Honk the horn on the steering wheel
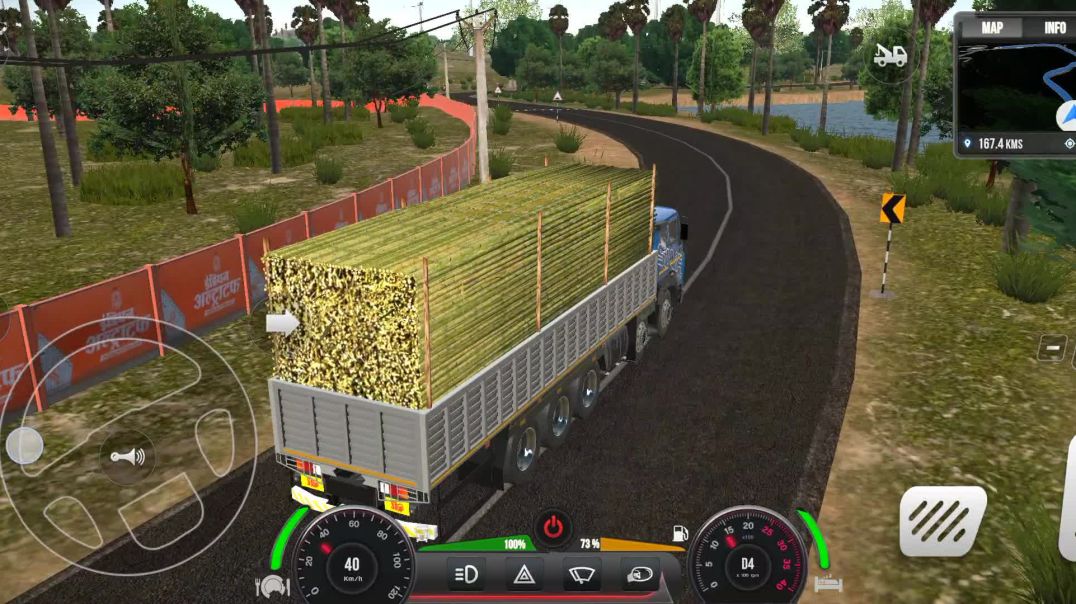 (x=127, y=457)
